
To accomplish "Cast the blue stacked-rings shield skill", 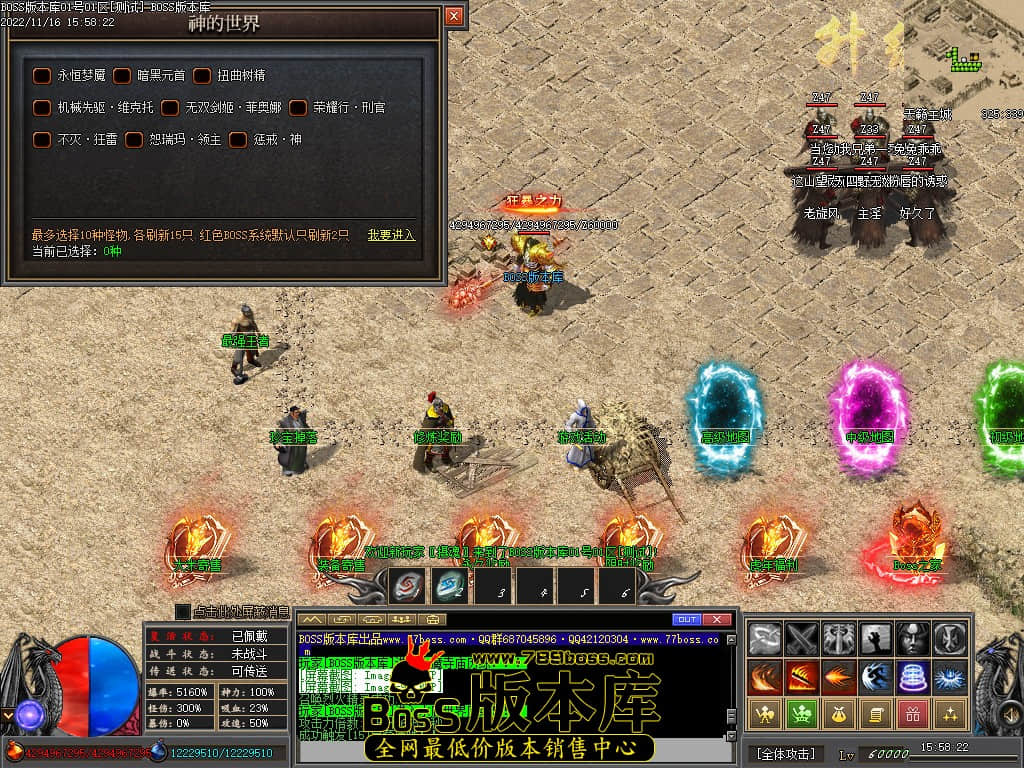I will pos(911,677).
